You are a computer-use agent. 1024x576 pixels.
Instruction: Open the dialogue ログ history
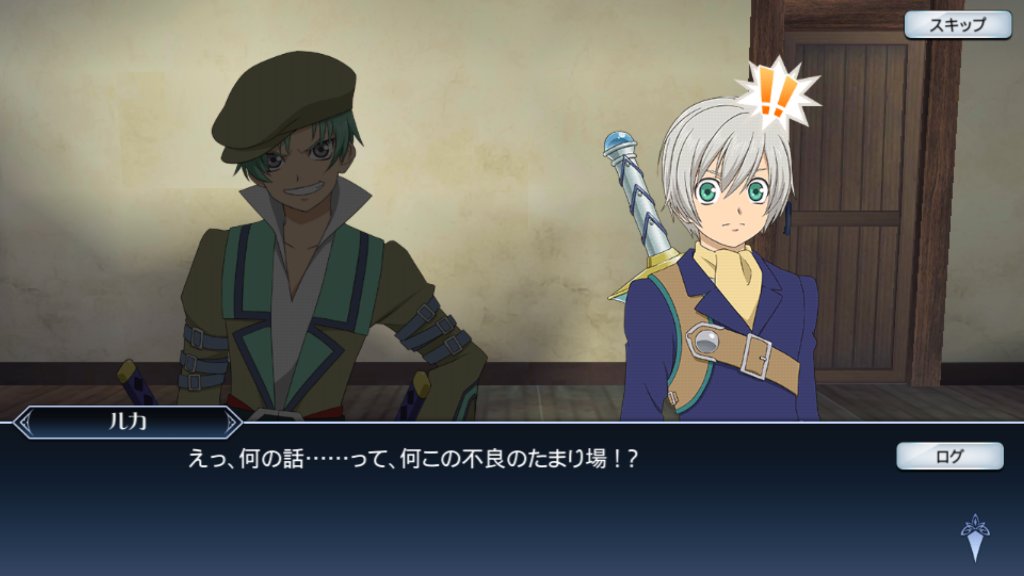click(x=949, y=456)
